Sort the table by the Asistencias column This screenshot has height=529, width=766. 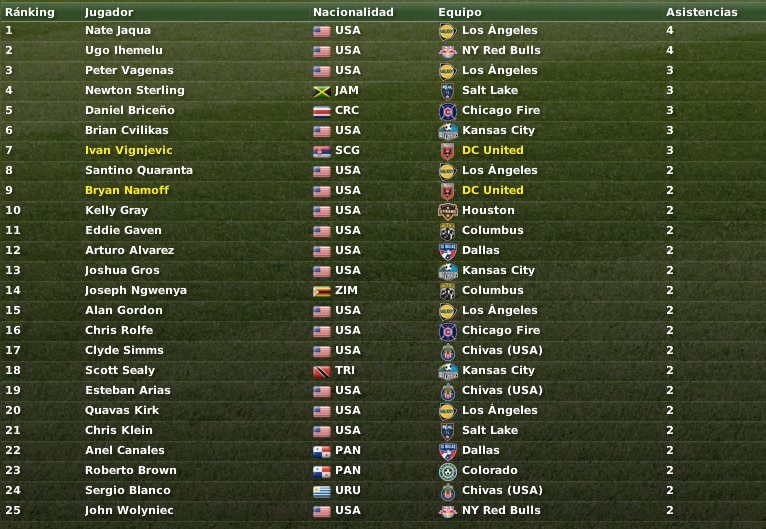click(701, 12)
